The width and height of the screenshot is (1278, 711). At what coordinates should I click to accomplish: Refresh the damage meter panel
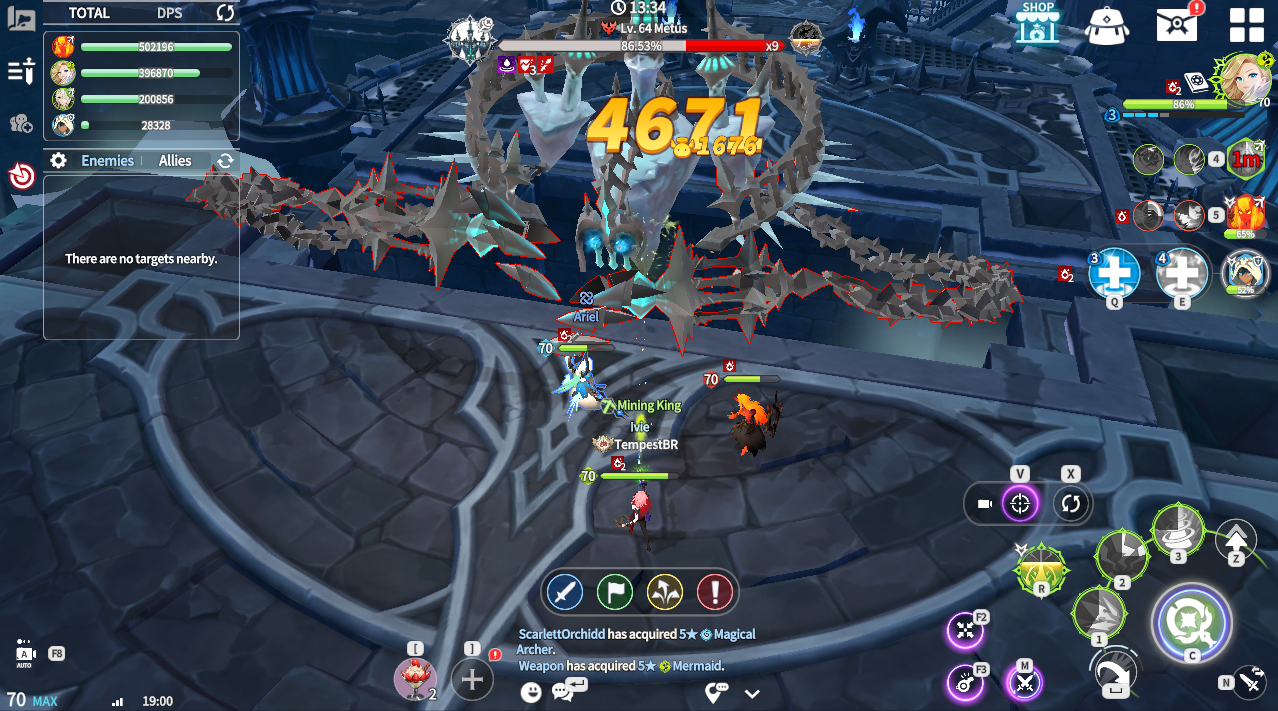(x=225, y=13)
